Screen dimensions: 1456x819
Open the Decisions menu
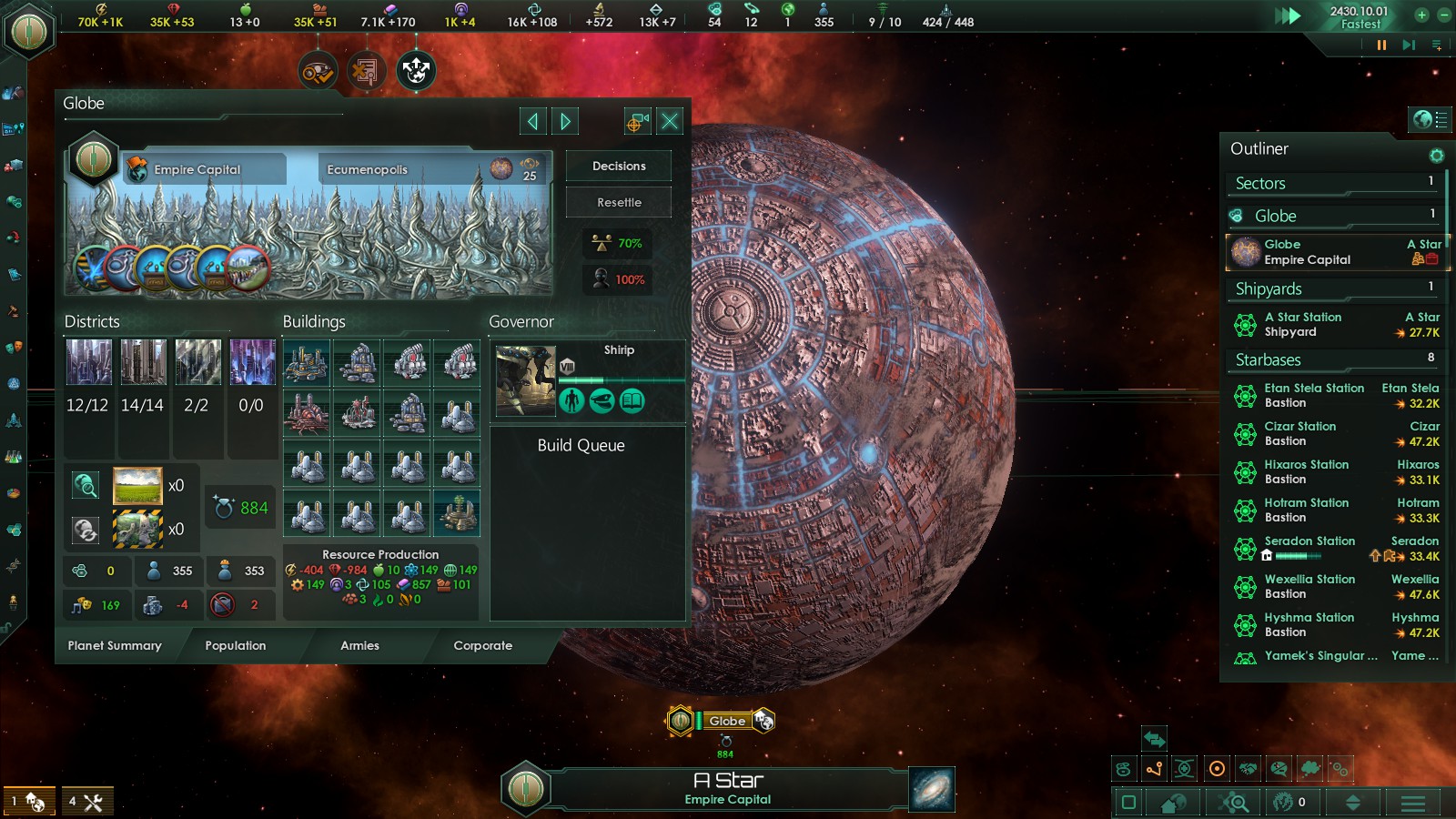click(619, 166)
